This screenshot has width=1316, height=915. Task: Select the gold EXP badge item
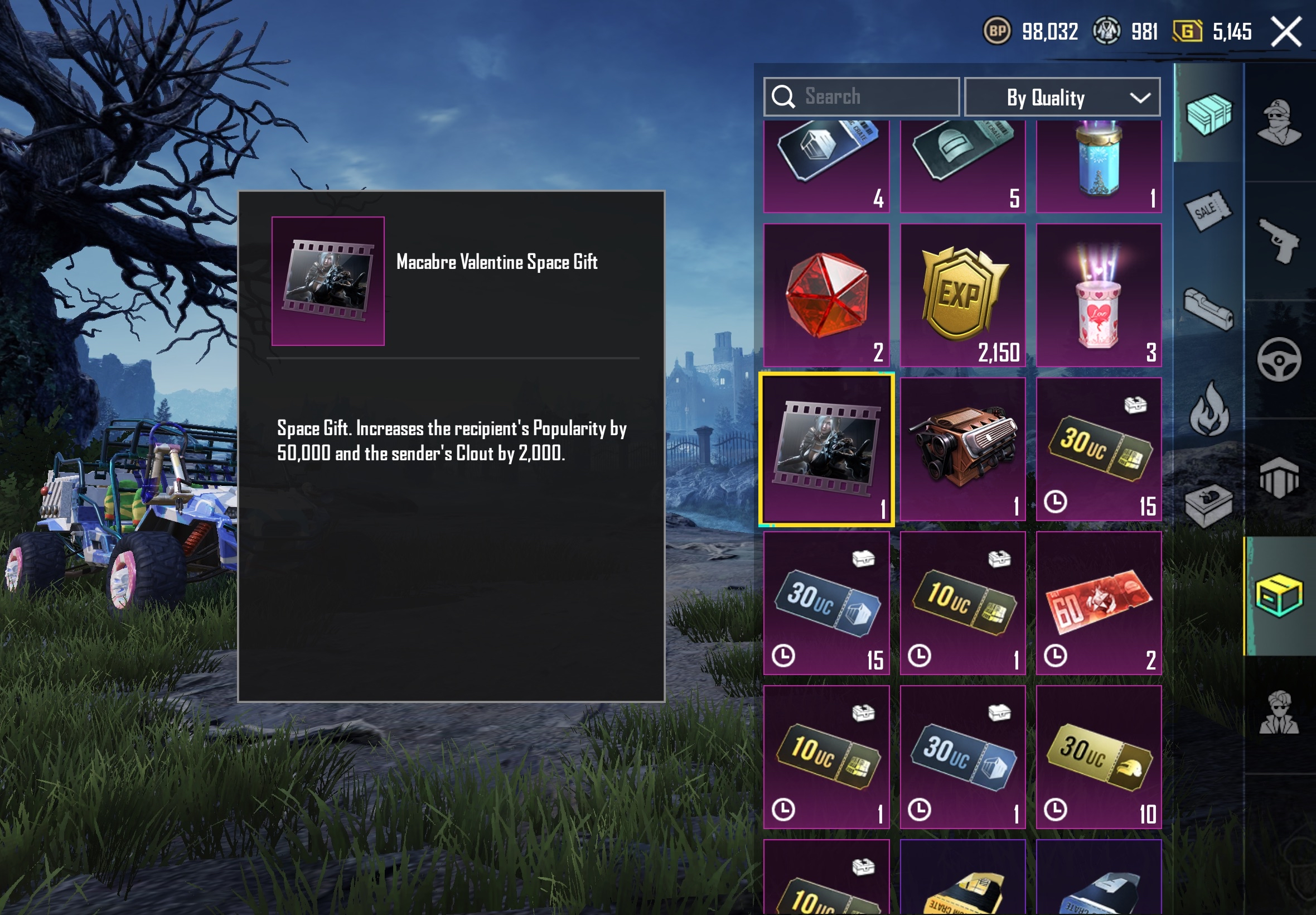coord(962,295)
